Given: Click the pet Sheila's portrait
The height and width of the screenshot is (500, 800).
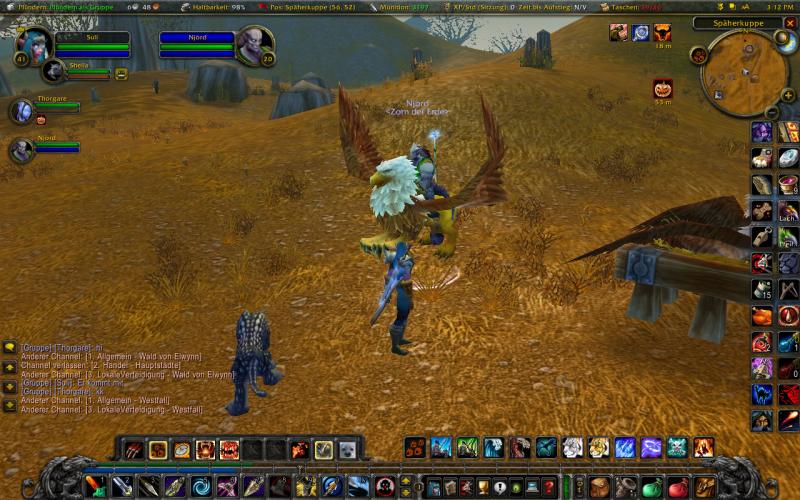Looking at the screenshot, I should (52, 71).
